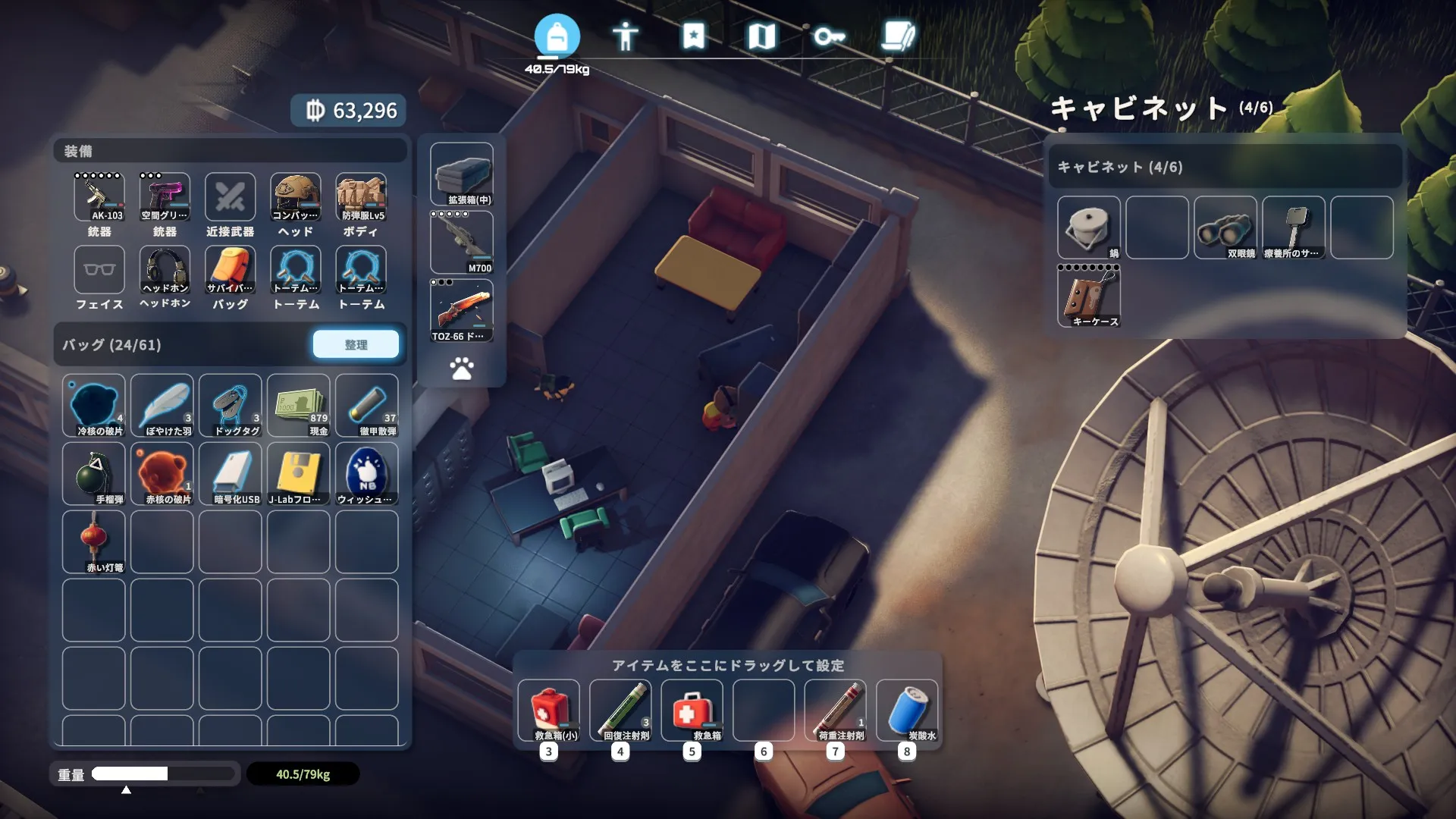Viewport: 1456px width, 819px height.
Task: Switch to the key tab
Action: (x=829, y=36)
